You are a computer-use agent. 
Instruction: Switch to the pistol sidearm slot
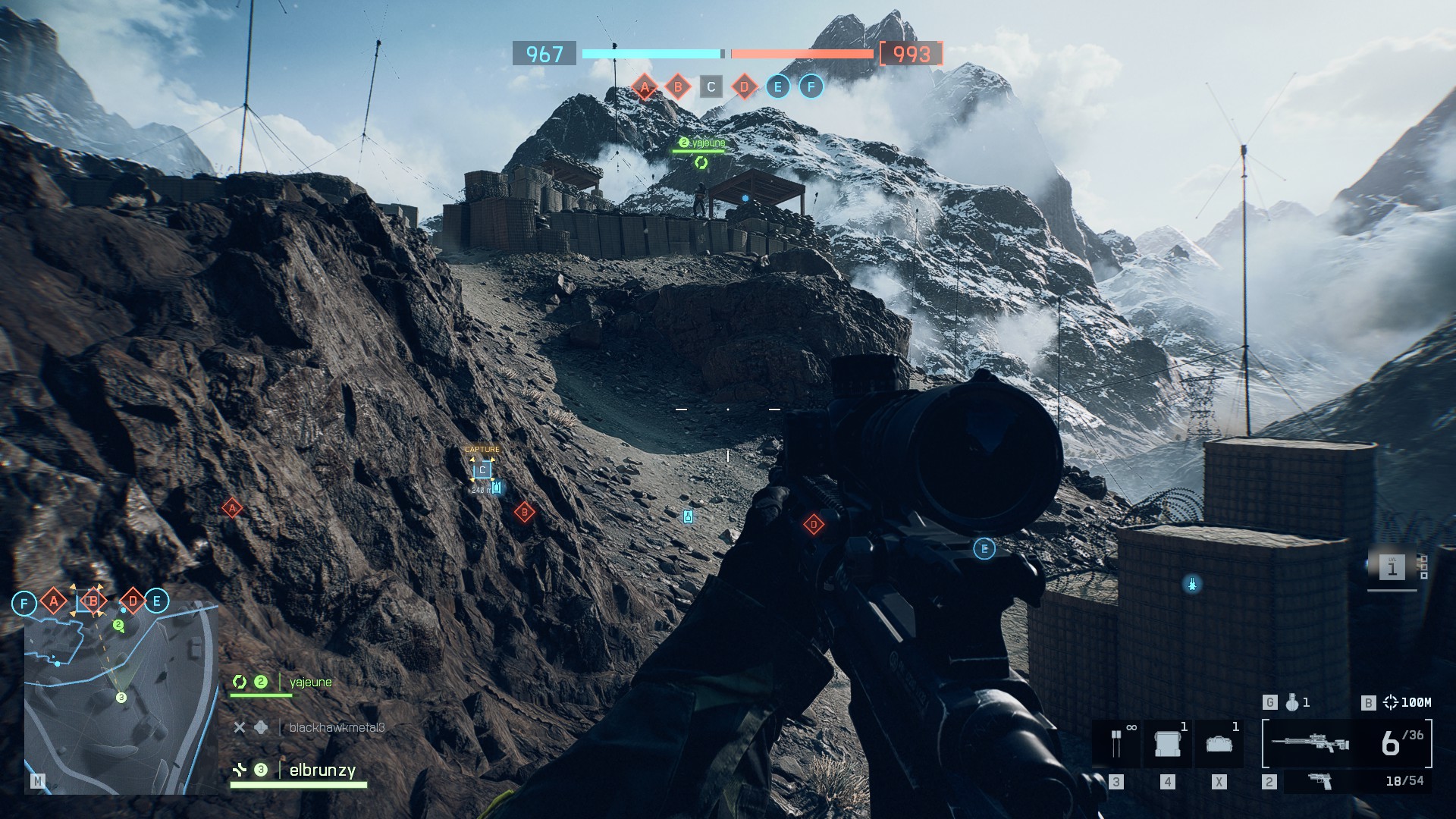[1320, 781]
